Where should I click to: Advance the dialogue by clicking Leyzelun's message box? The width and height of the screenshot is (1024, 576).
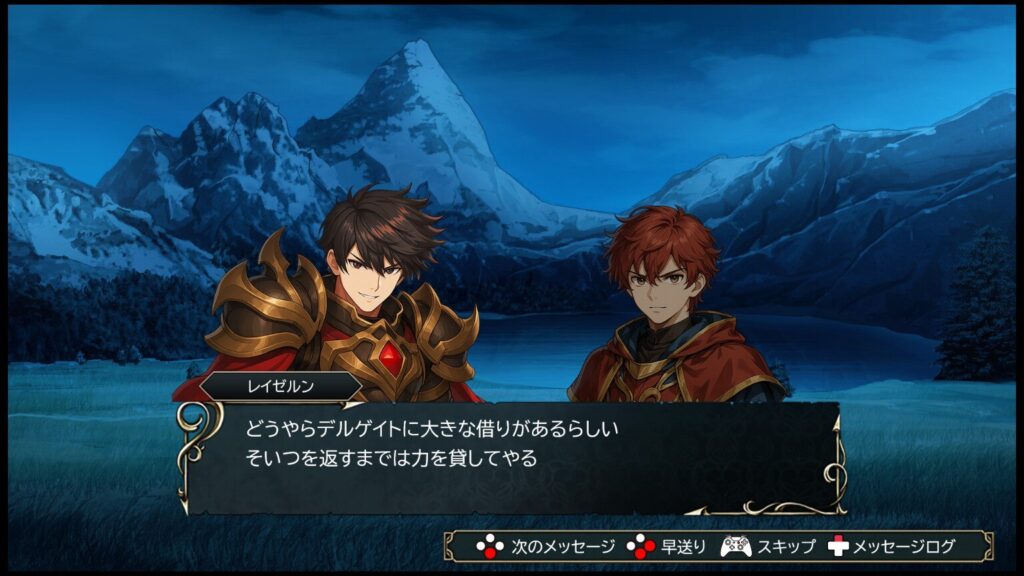(x=510, y=457)
